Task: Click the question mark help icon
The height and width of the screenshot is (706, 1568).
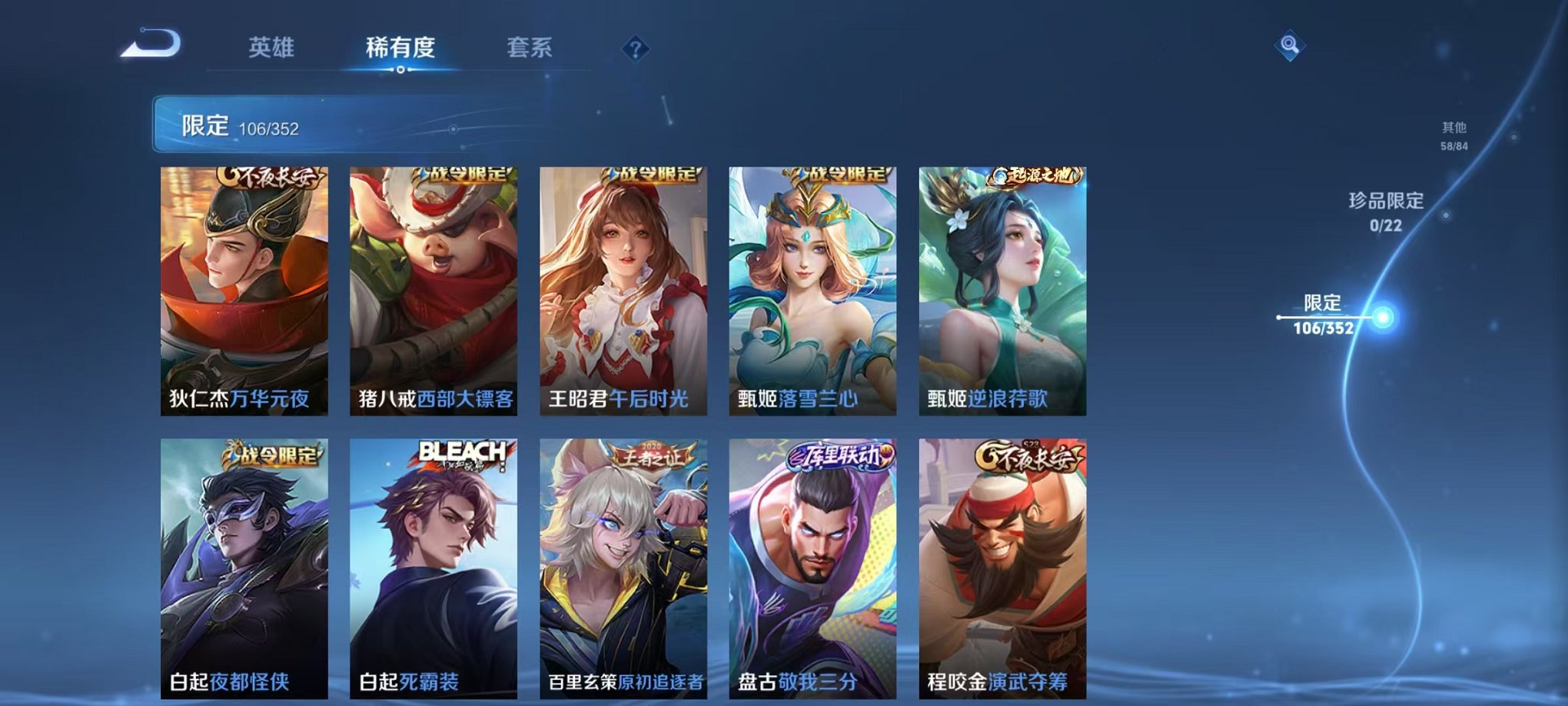Action: click(635, 48)
